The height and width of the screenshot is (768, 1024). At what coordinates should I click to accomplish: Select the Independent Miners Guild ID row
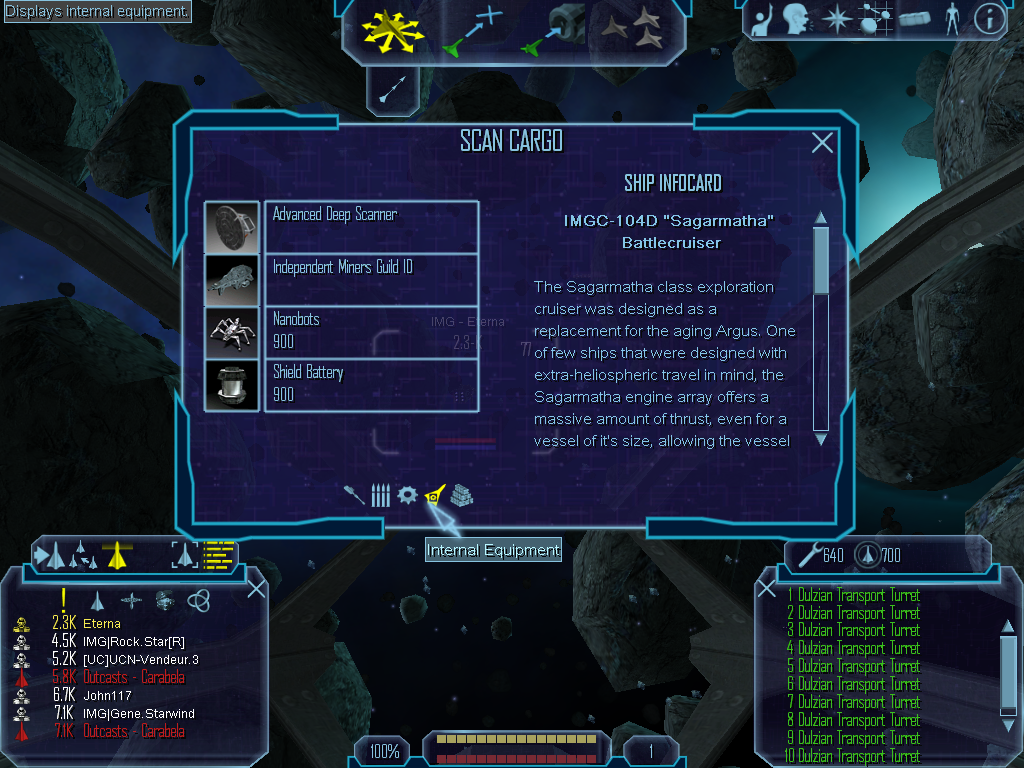click(371, 279)
